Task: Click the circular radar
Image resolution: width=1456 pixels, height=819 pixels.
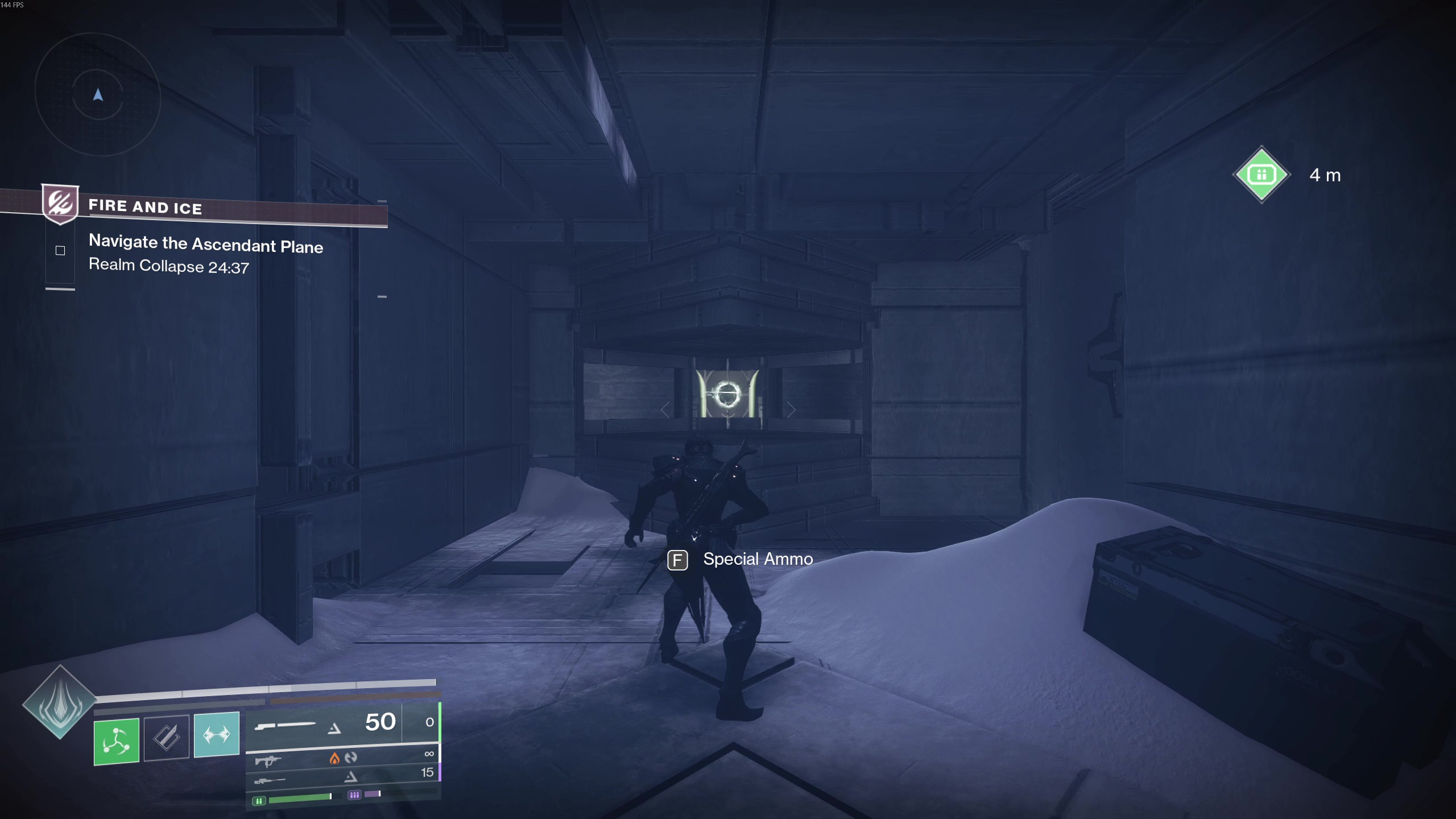Action: click(98, 94)
